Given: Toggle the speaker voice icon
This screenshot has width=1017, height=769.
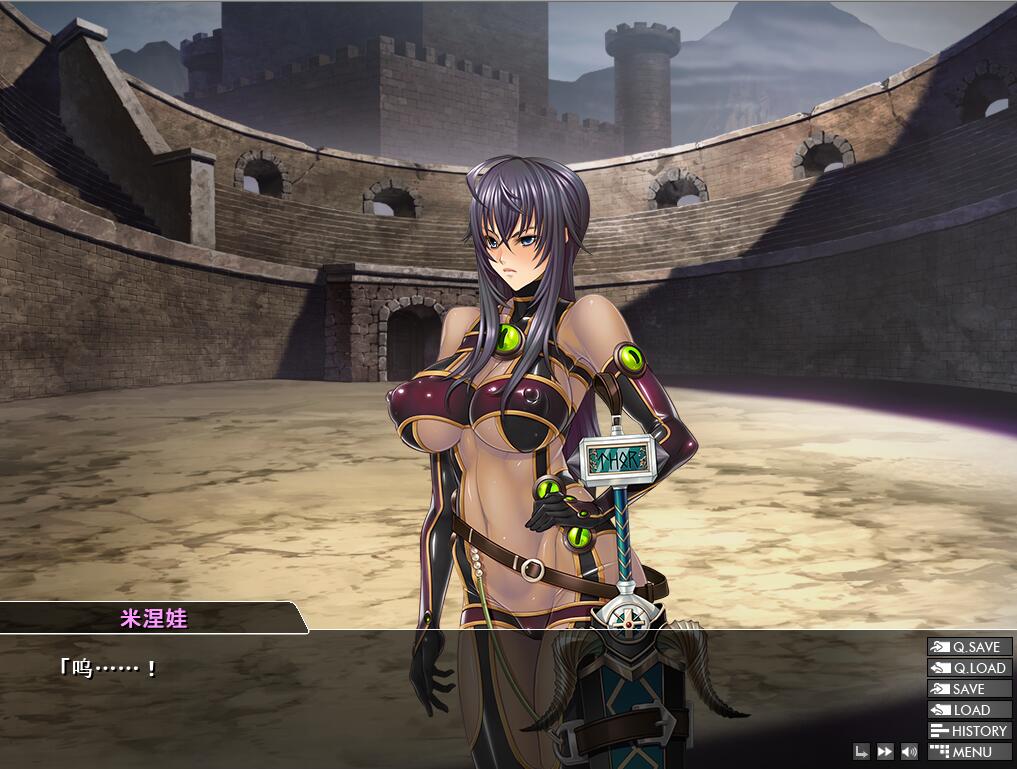Looking at the screenshot, I should point(909,752).
